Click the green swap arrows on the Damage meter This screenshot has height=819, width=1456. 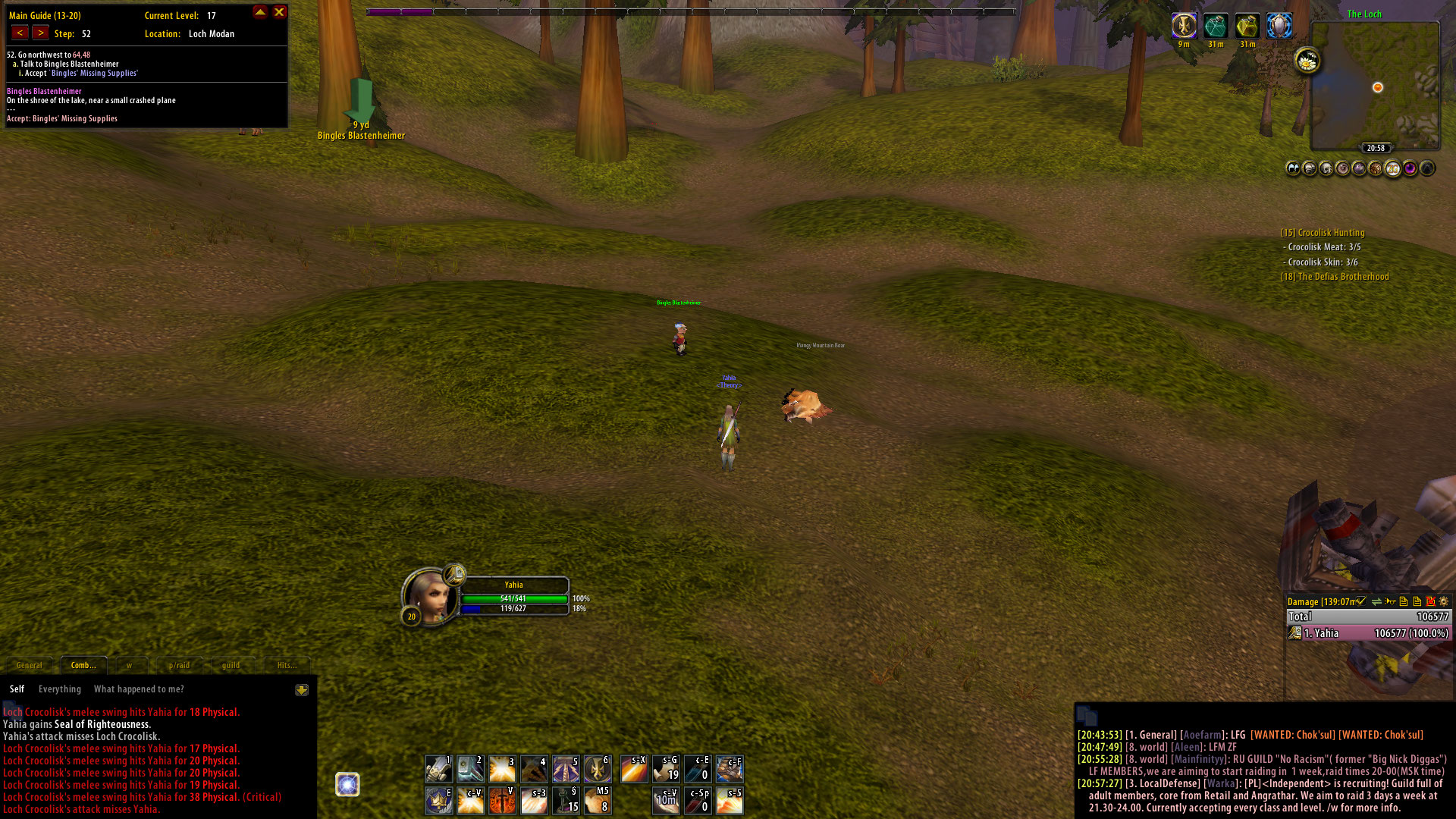(1376, 601)
